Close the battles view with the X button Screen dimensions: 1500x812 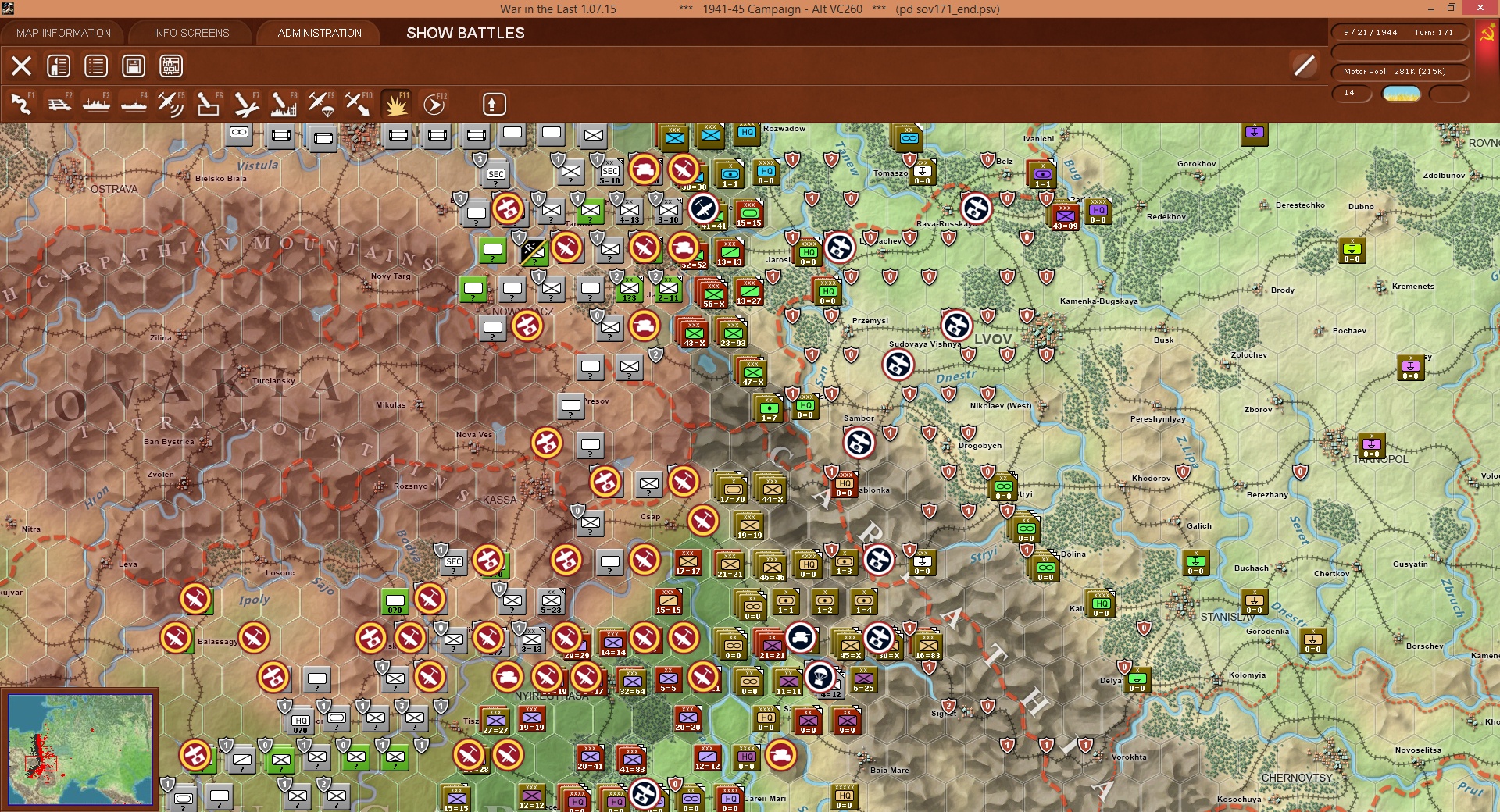(x=21, y=66)
